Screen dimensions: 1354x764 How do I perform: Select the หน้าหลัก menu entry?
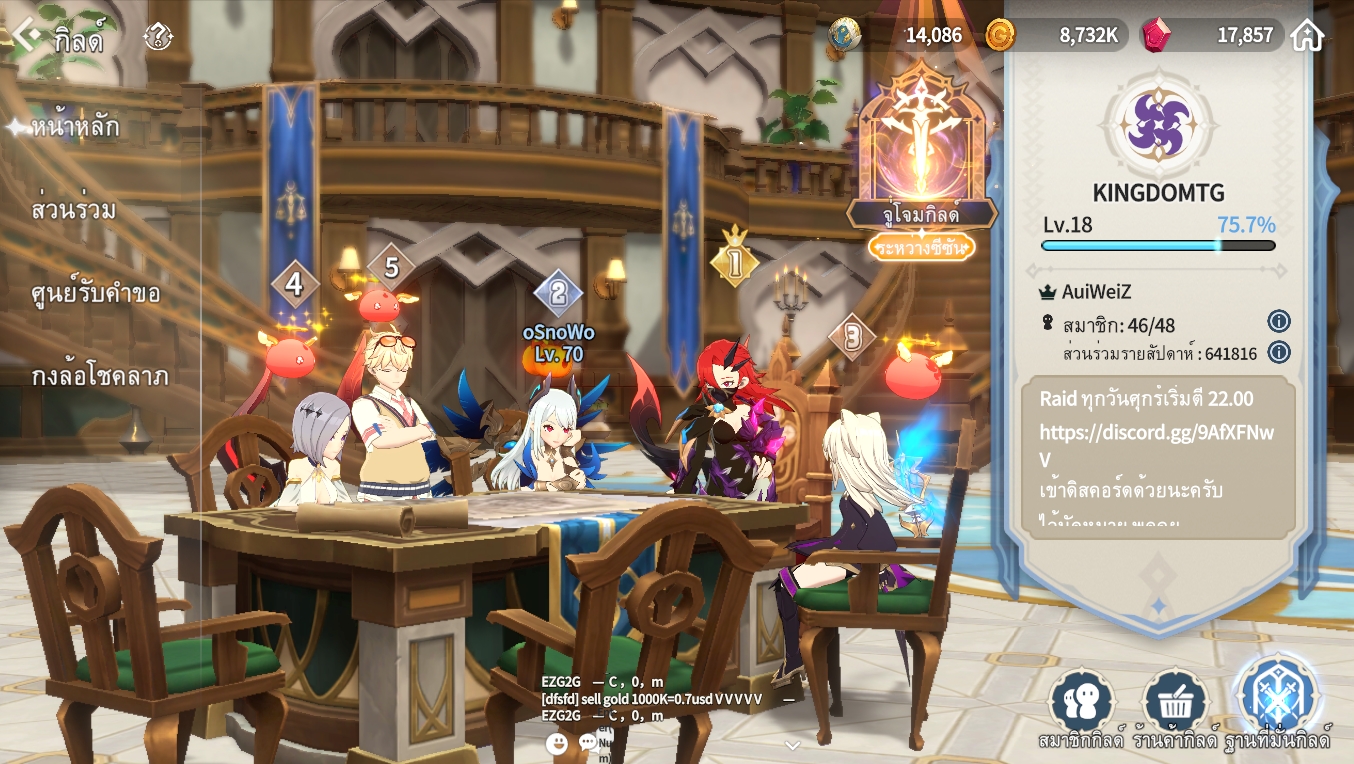click(76, 127)
